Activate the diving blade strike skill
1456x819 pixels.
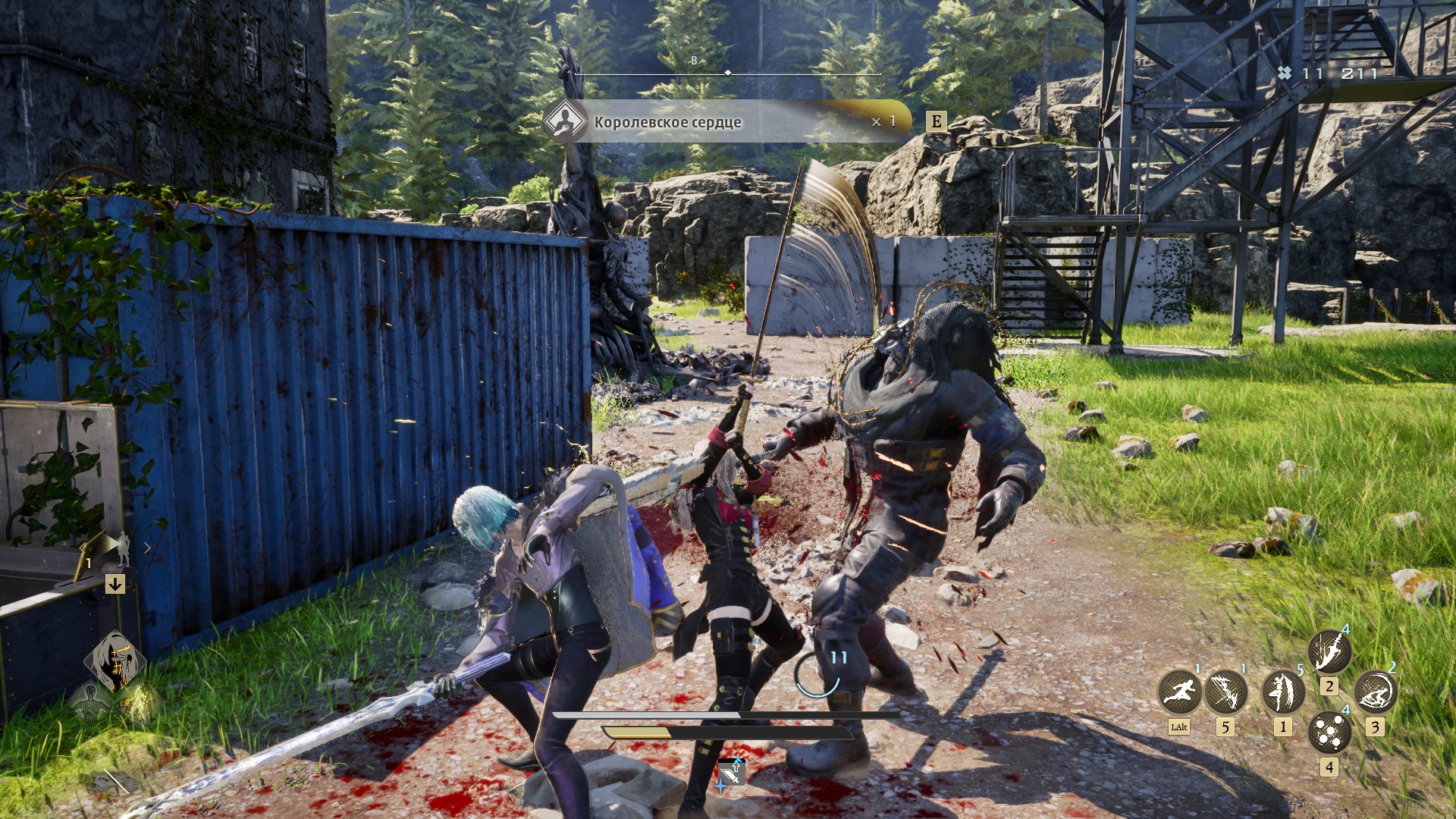[1329, 651]
